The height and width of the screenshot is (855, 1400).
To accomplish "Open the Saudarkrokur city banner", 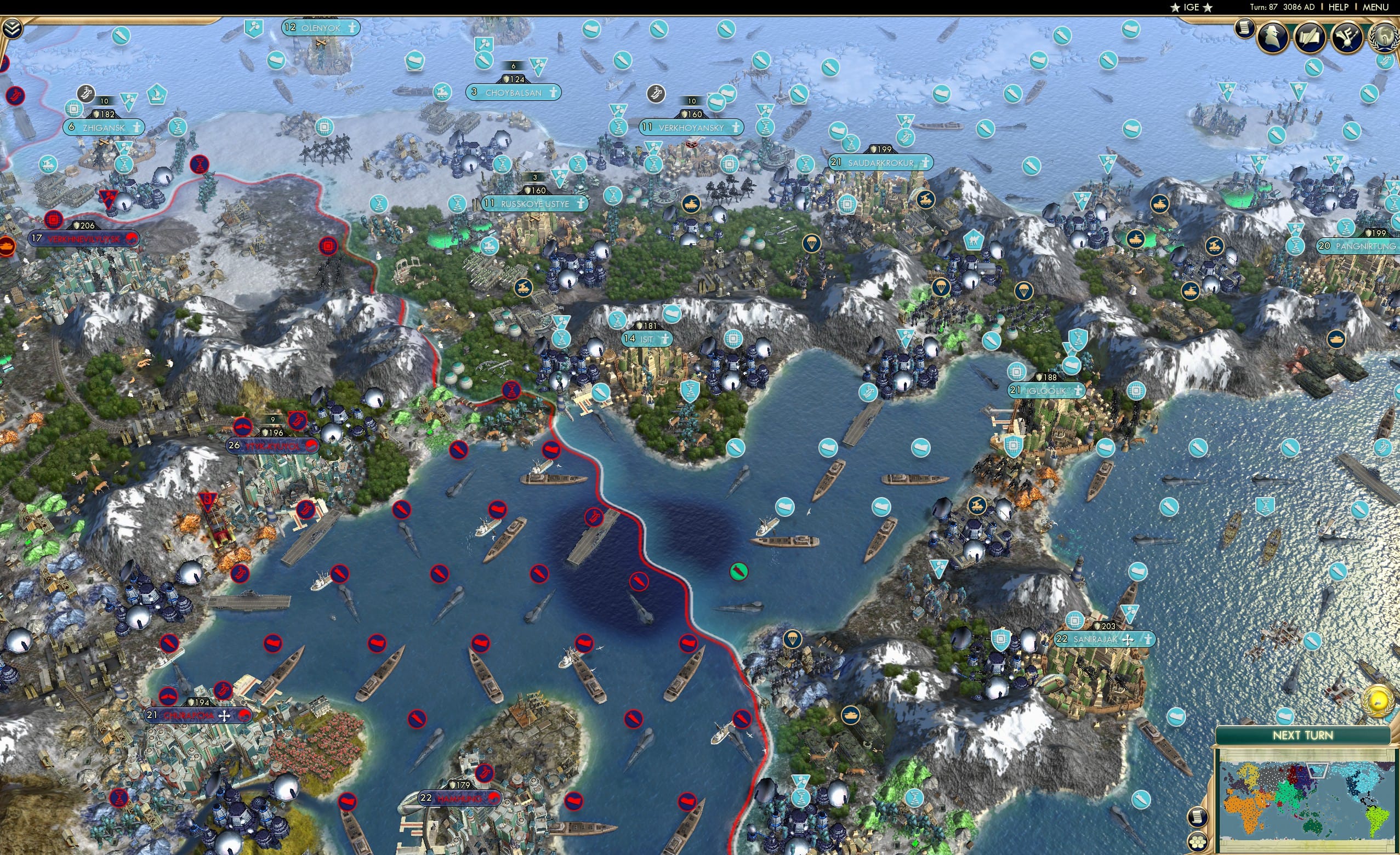I will (x=884, y=162).
